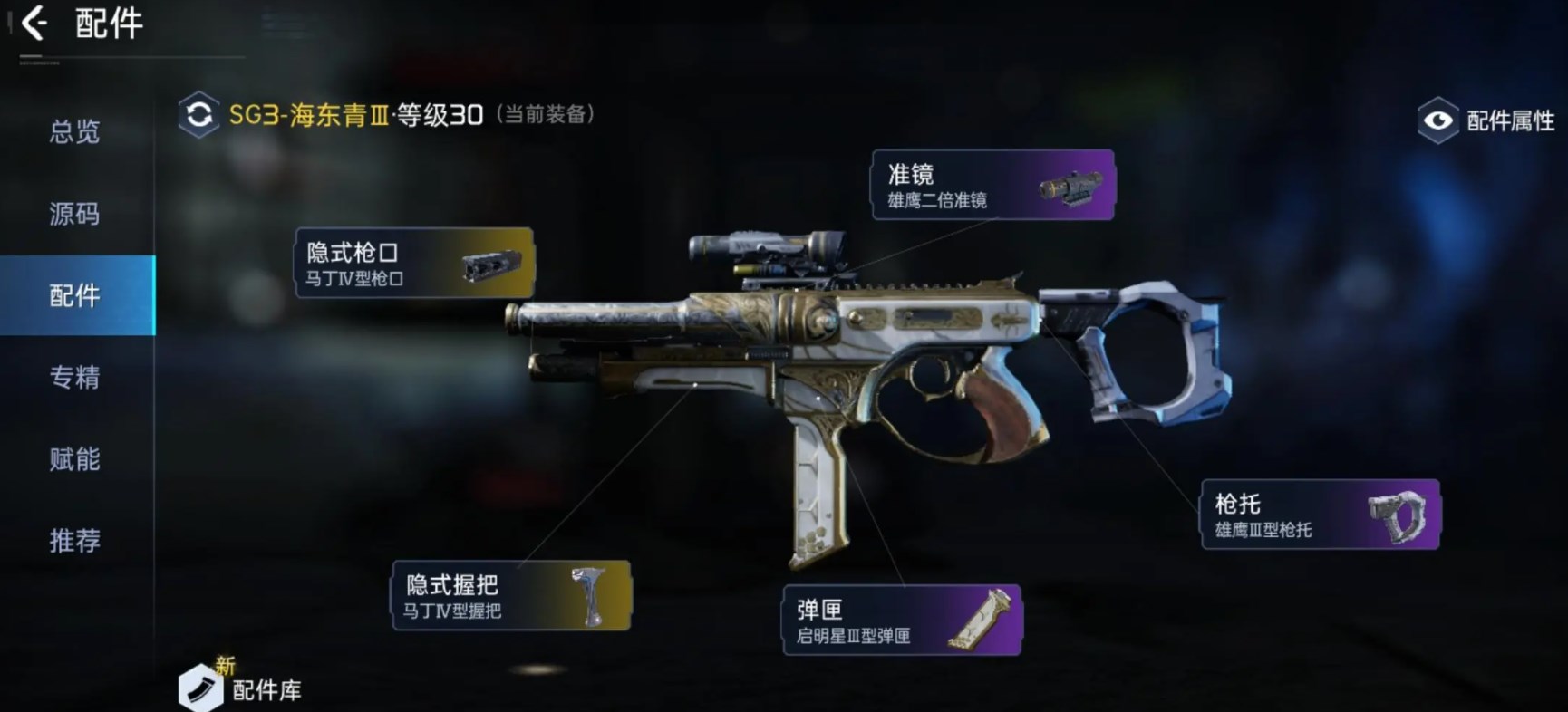Open the 专精 mastery tab
1568x712 pixels.
[x=74, y=377]
